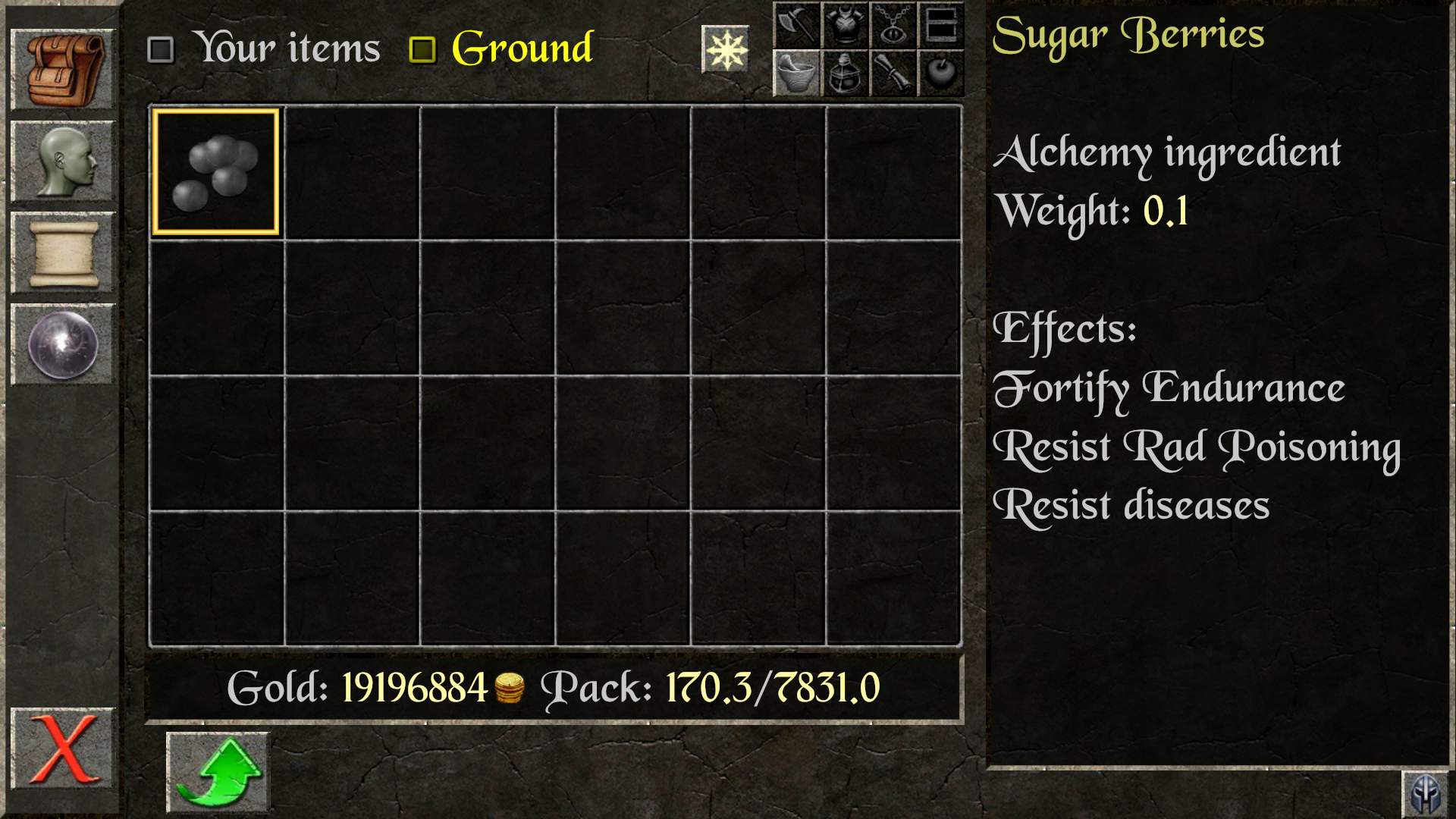This screenshot has height=819, width=1456.
Task: Click the blue helmet button
Action: [x=1425, y=794]
